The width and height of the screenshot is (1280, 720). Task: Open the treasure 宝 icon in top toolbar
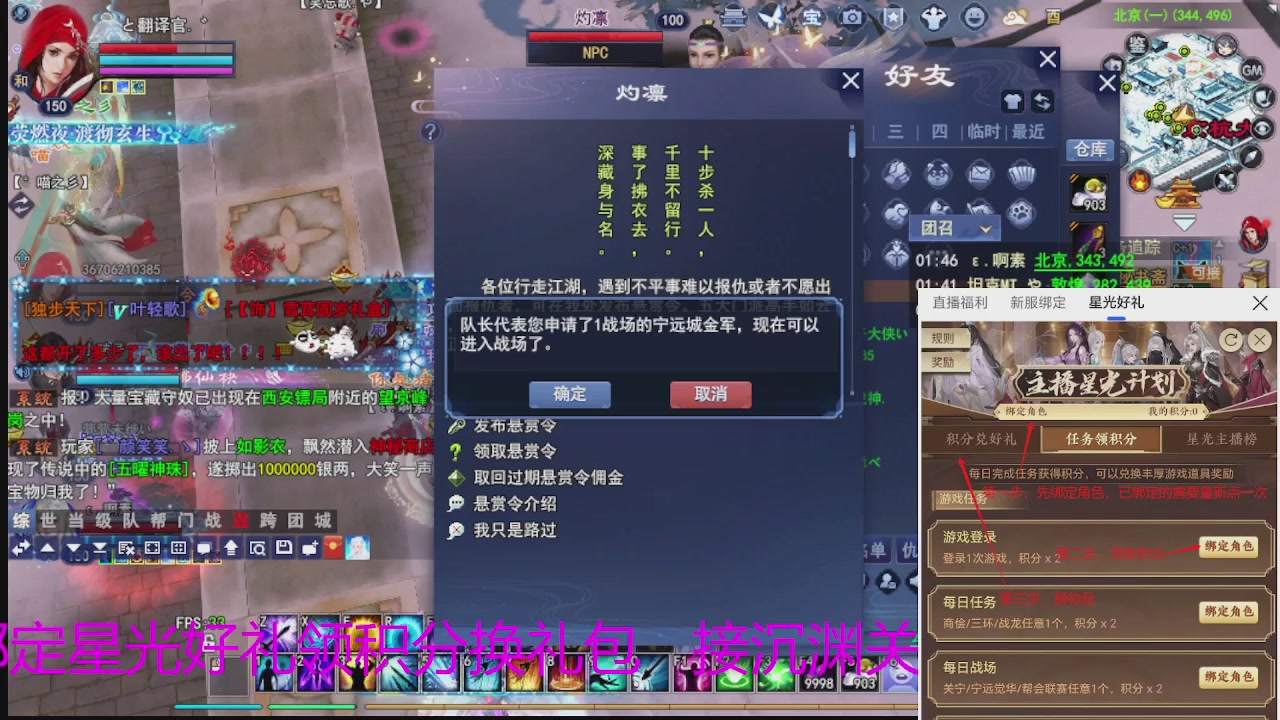click(814, 16)
